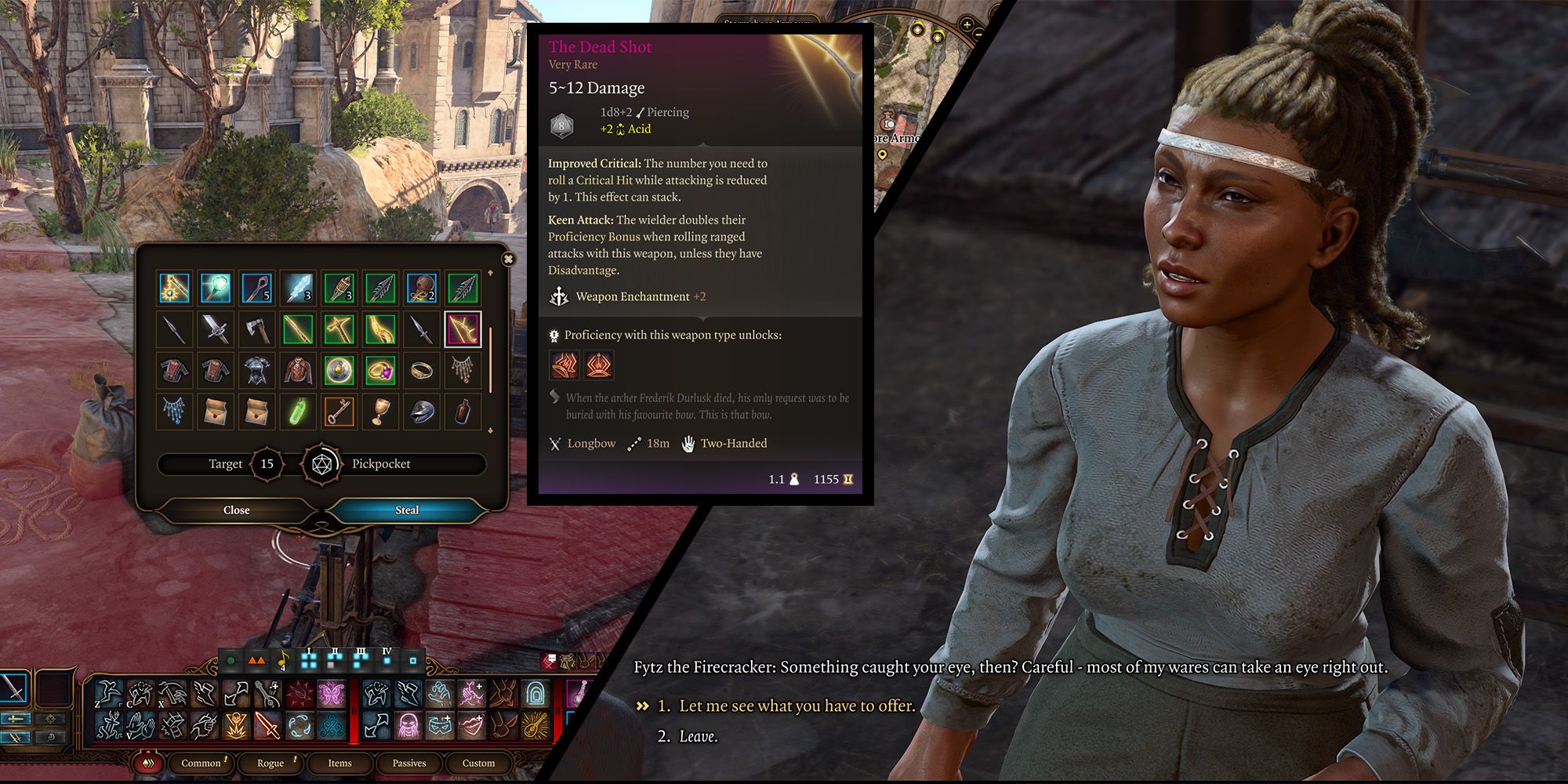
Task: Use the glowing sword attack ability
Action: click(267, 725)
